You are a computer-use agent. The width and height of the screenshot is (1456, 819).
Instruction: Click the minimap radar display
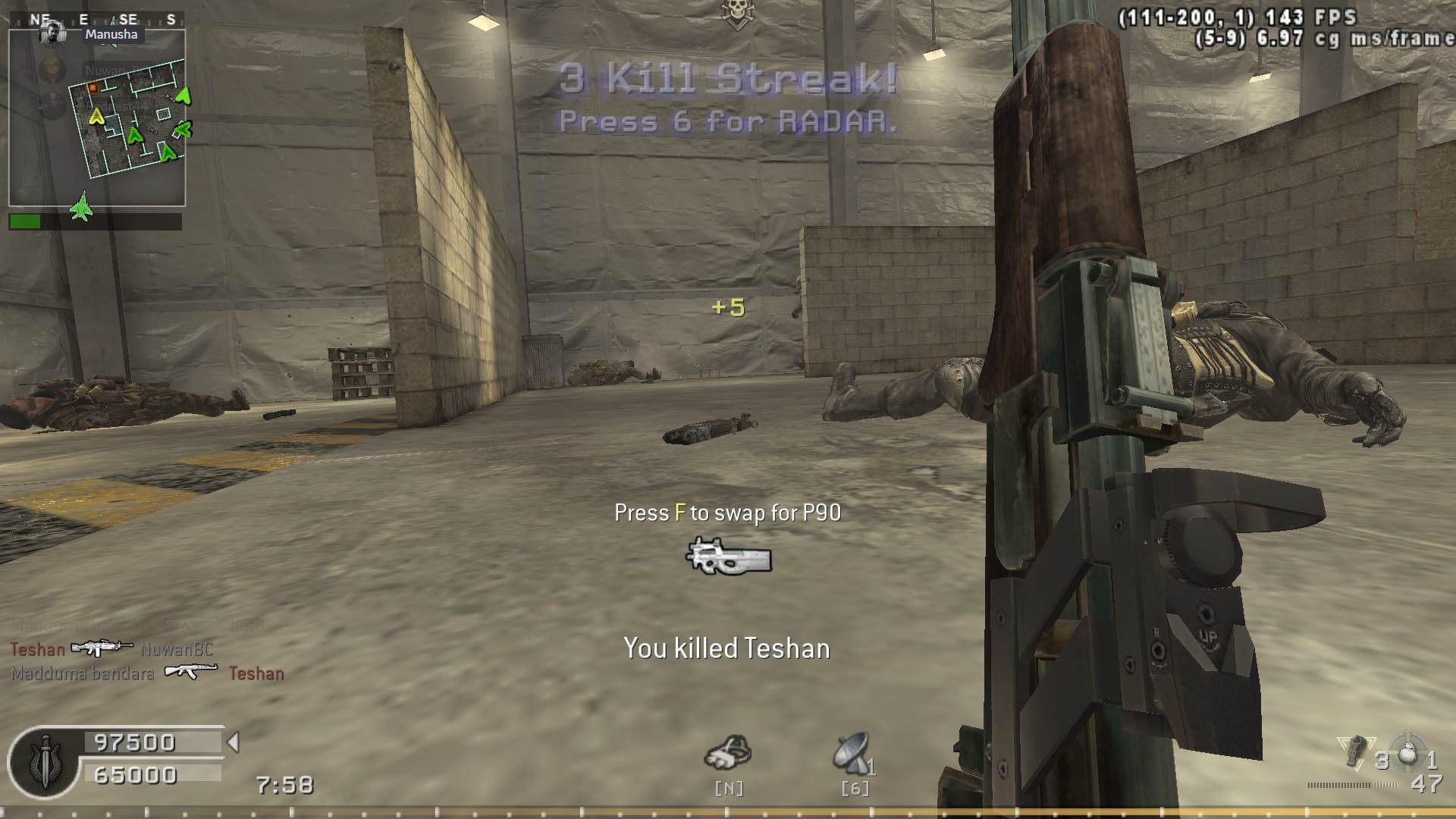[x=97, y=118]
